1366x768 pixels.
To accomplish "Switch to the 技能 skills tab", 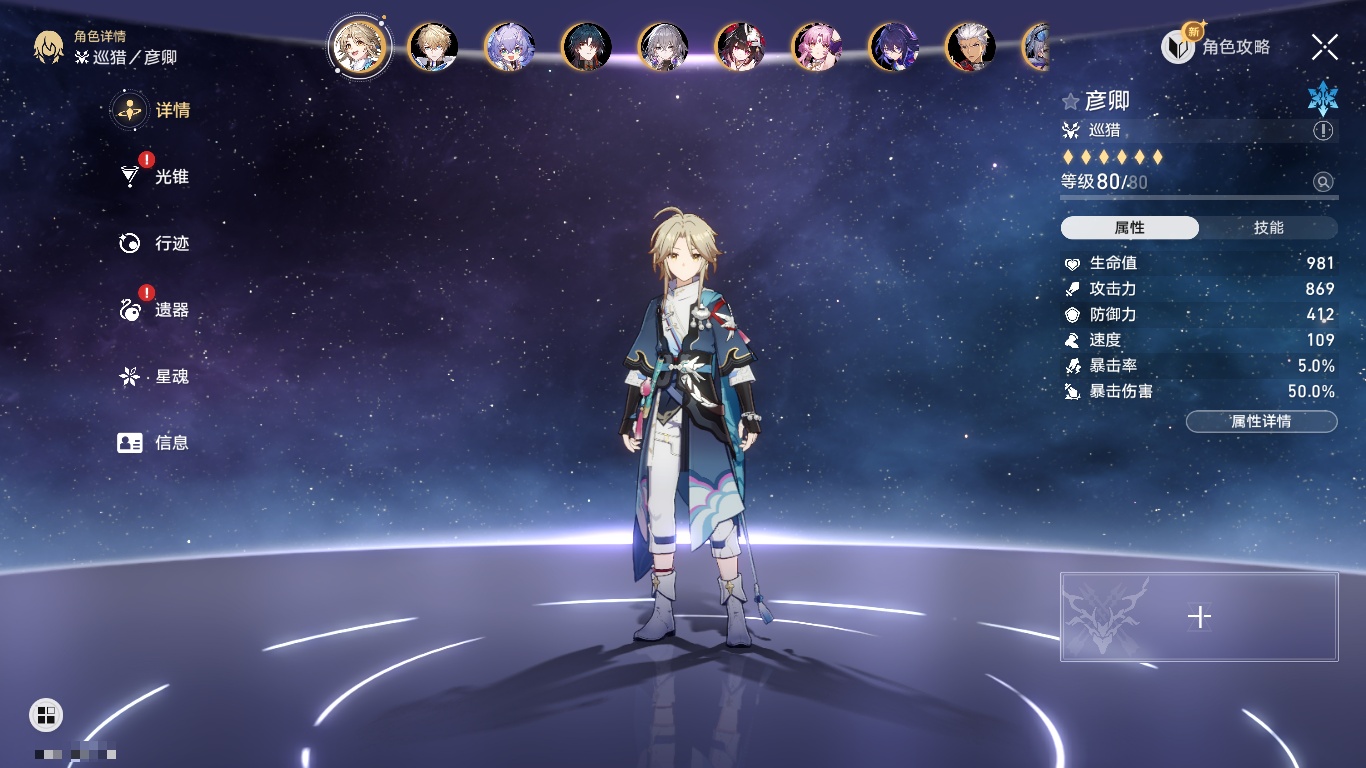I will pyautogui.click(x=1268, y=228).
